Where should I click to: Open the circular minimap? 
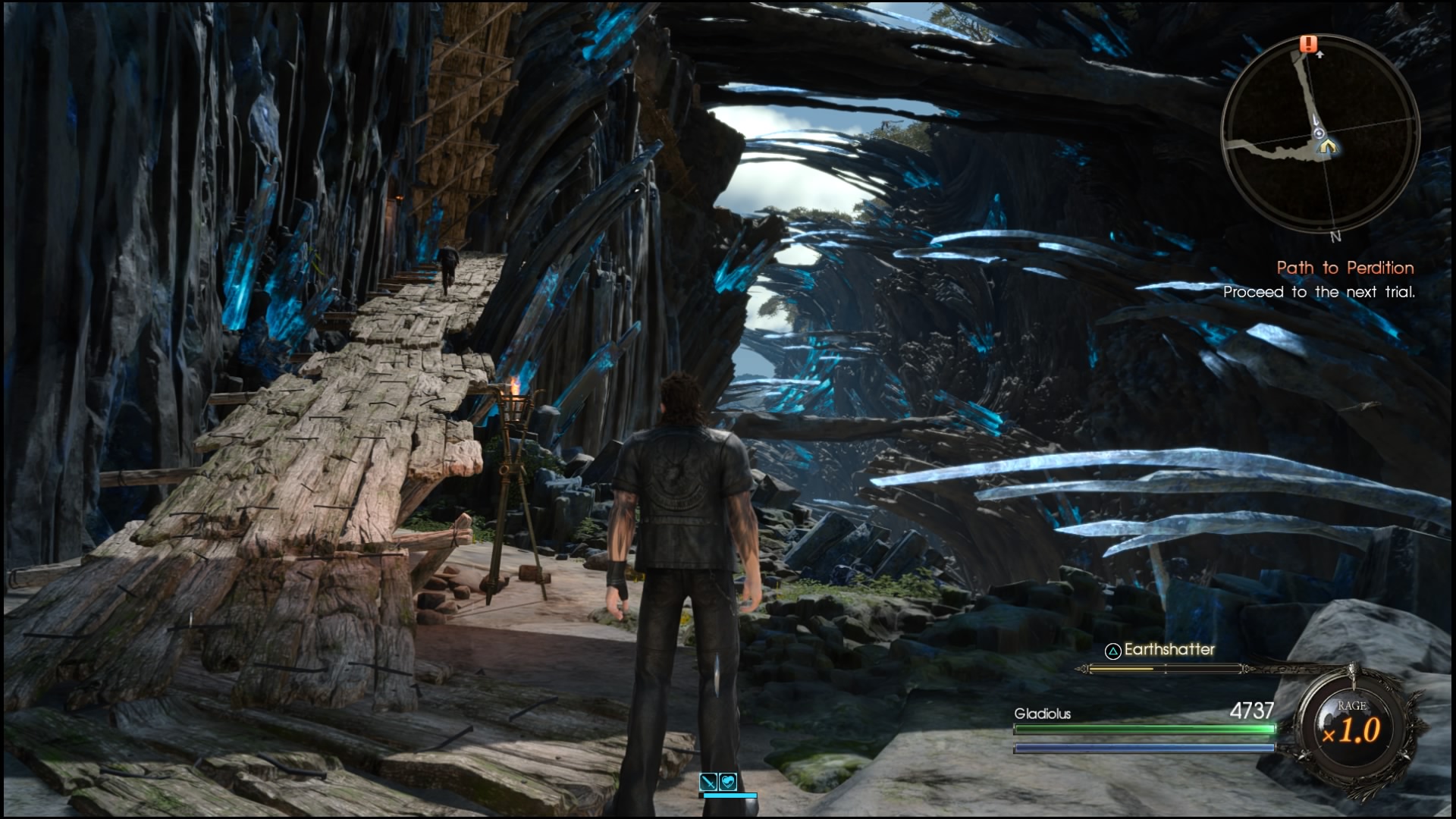coord(1319,133)
